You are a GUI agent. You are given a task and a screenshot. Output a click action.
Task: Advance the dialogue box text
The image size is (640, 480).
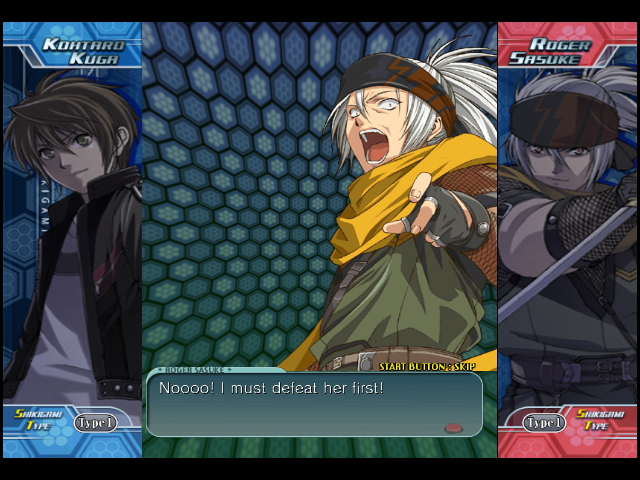[314, 403]
